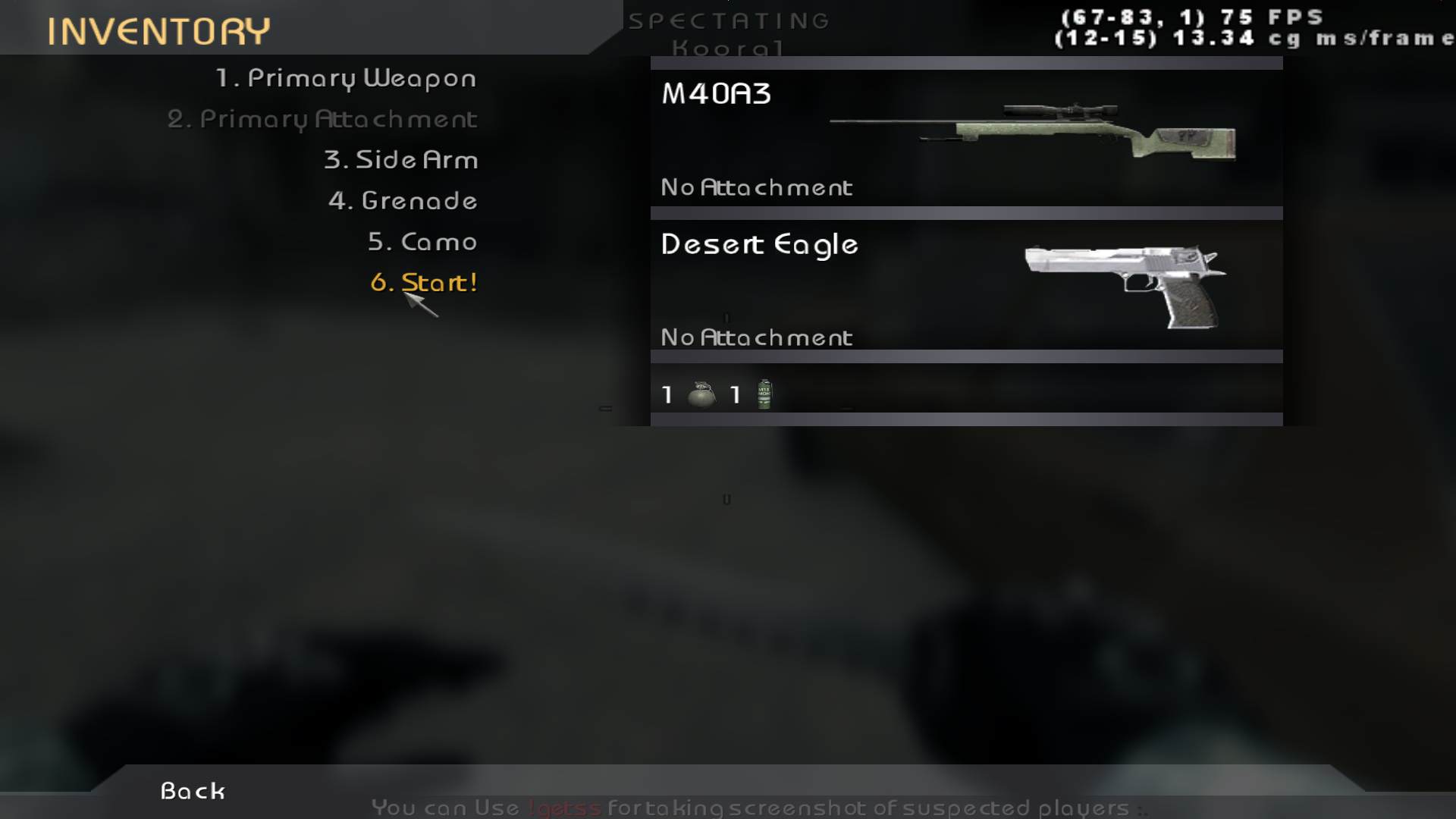1456x819 pixels.
Task: Open the Primary Weapon menu
Action: pos(346,78)
